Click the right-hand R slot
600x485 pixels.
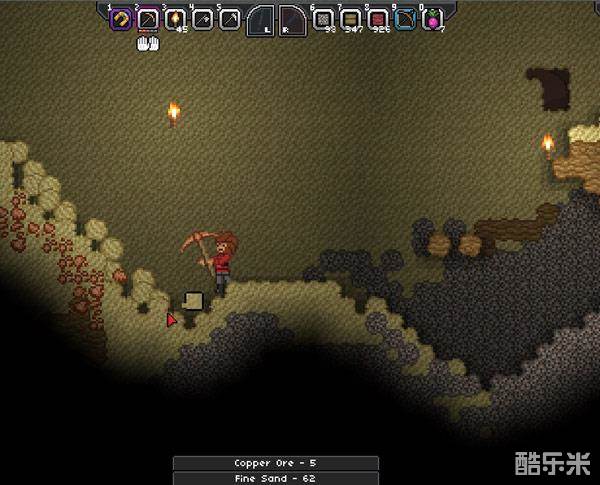pyautogui.click(x=292, y=19)
